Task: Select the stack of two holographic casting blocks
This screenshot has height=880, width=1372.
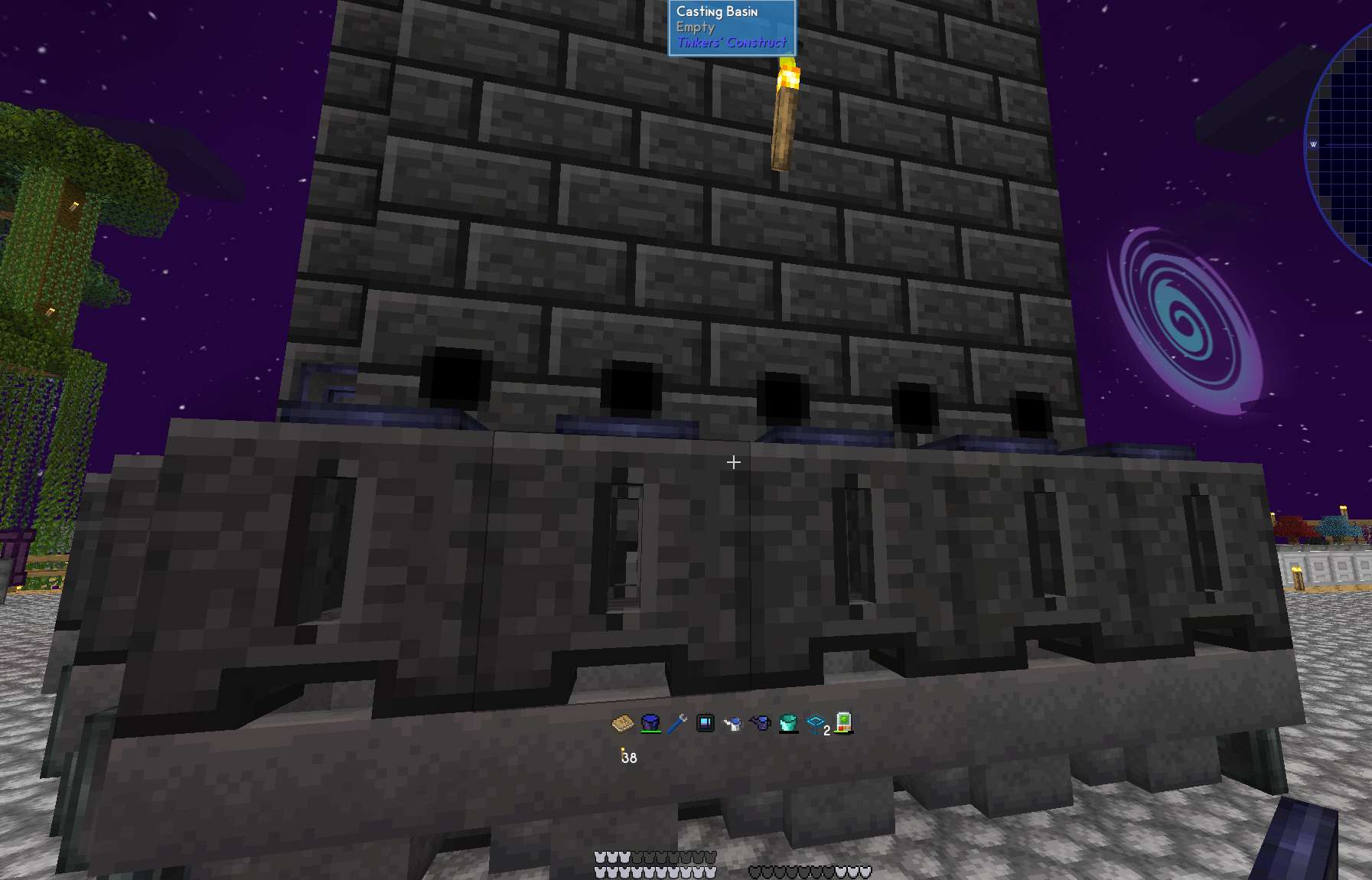Action: coord(815,725)
